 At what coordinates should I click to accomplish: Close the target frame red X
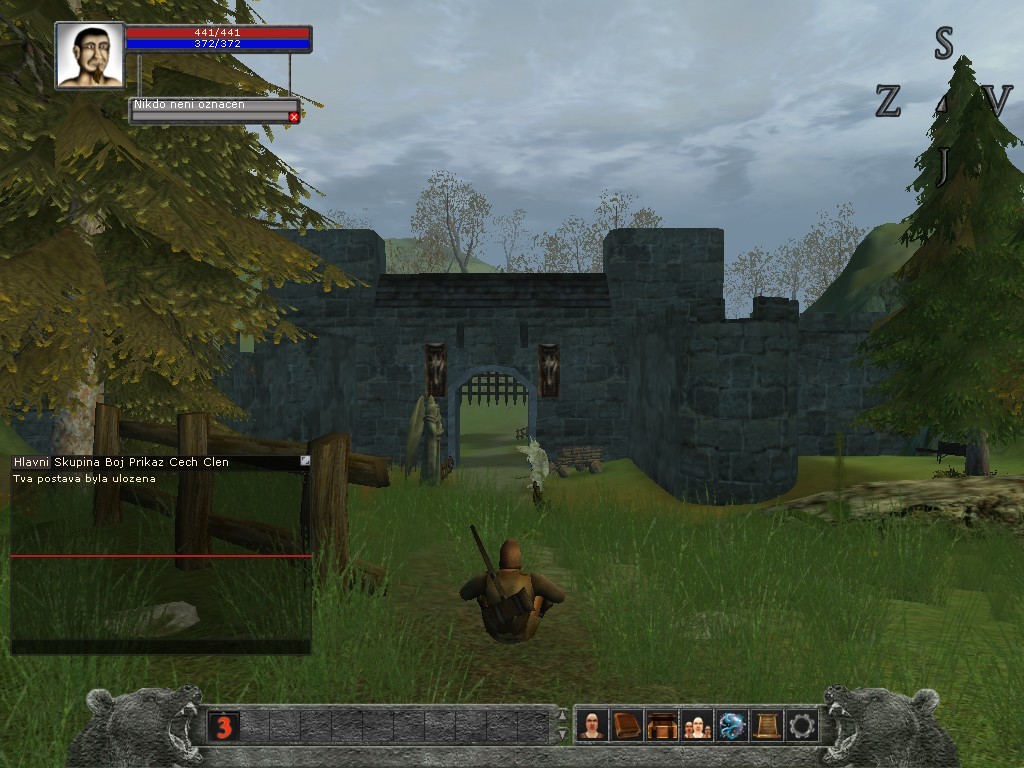pyautogui.click(x=294, y=117)
